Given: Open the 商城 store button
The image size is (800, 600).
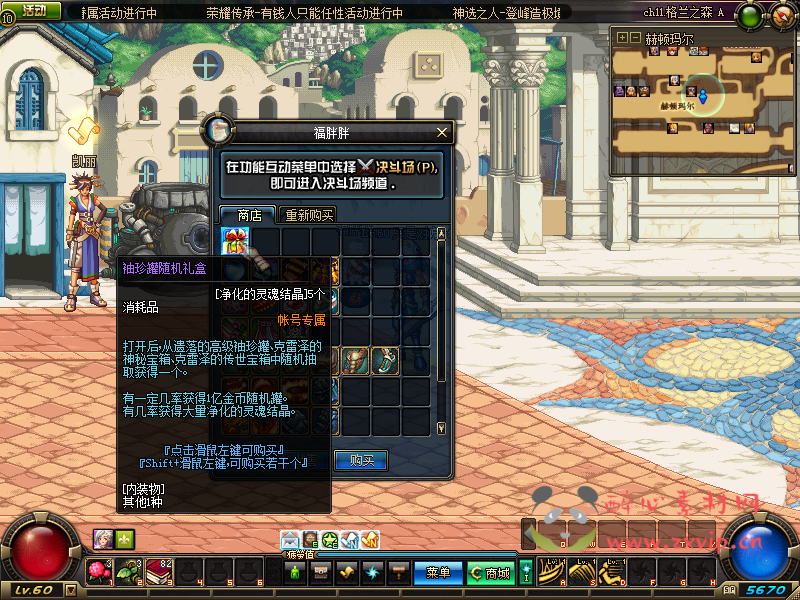Looking at the screenshot, I should click(491, 573).
